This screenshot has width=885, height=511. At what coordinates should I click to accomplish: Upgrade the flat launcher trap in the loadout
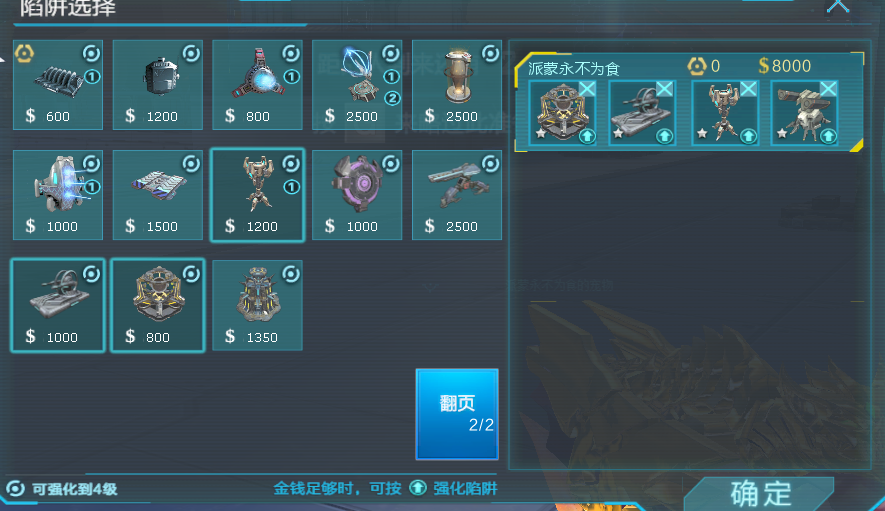tap(664, 135)
